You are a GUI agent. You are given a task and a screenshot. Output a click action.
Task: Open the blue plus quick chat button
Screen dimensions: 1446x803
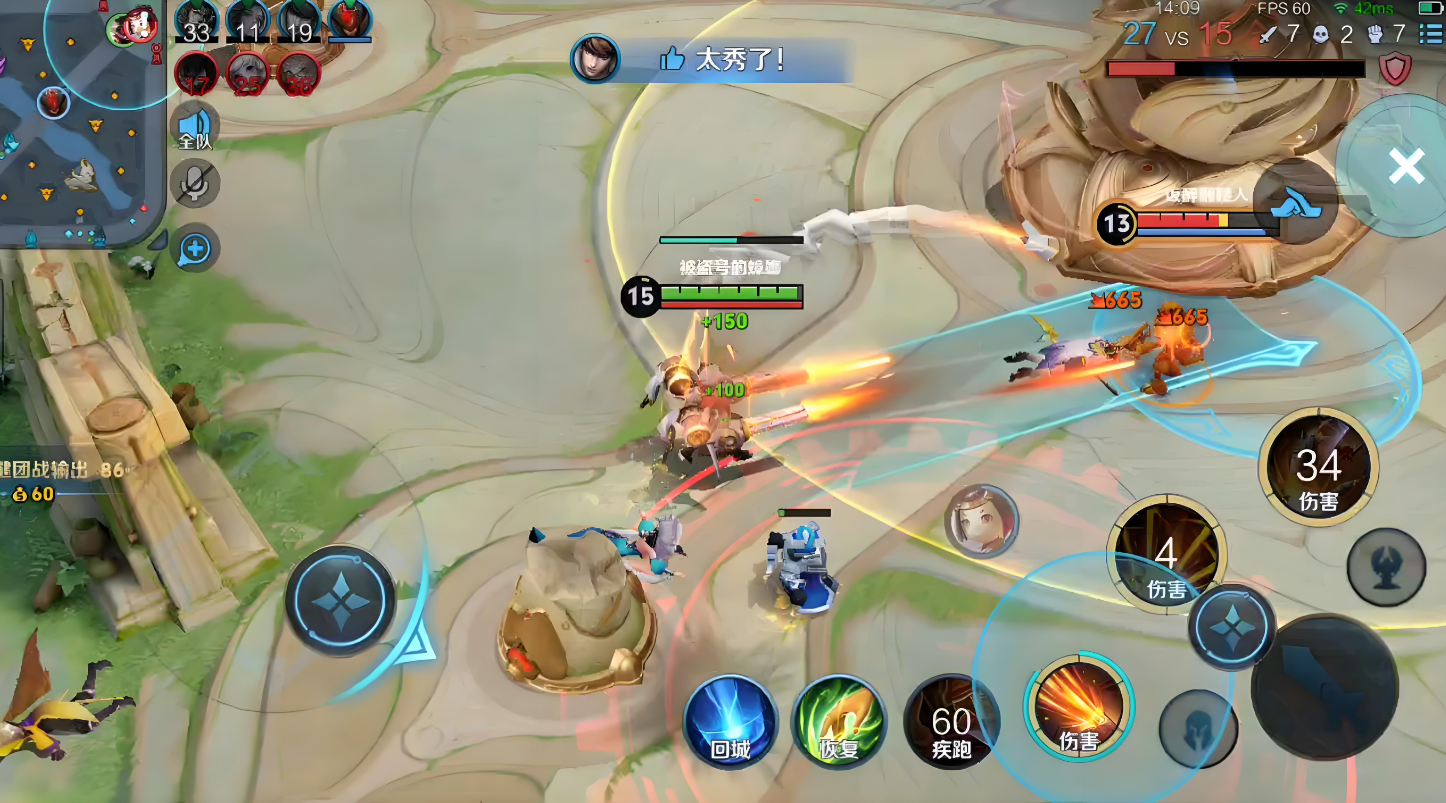tap(195, 249)
